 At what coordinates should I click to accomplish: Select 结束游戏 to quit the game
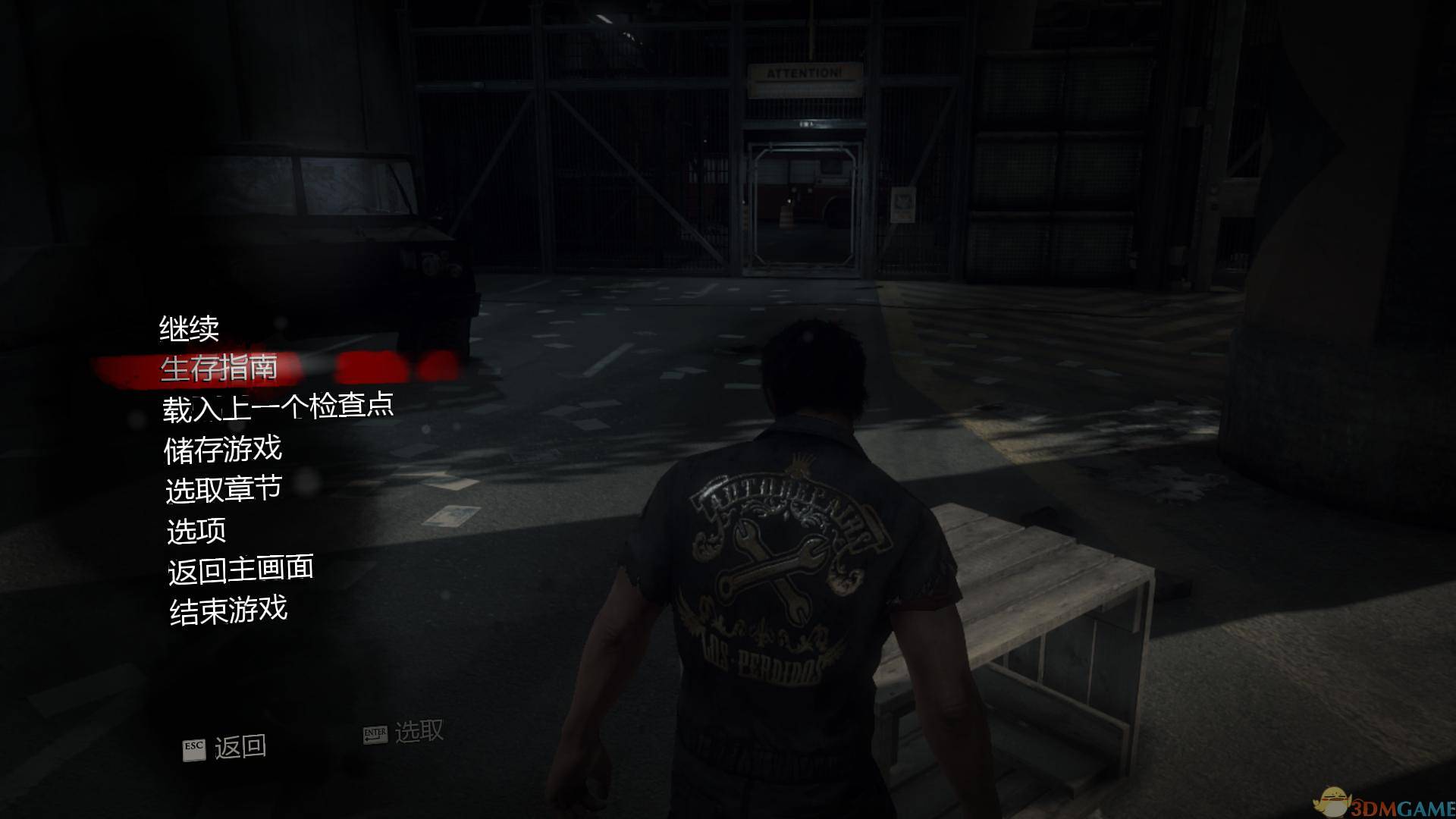click(228, 610)
